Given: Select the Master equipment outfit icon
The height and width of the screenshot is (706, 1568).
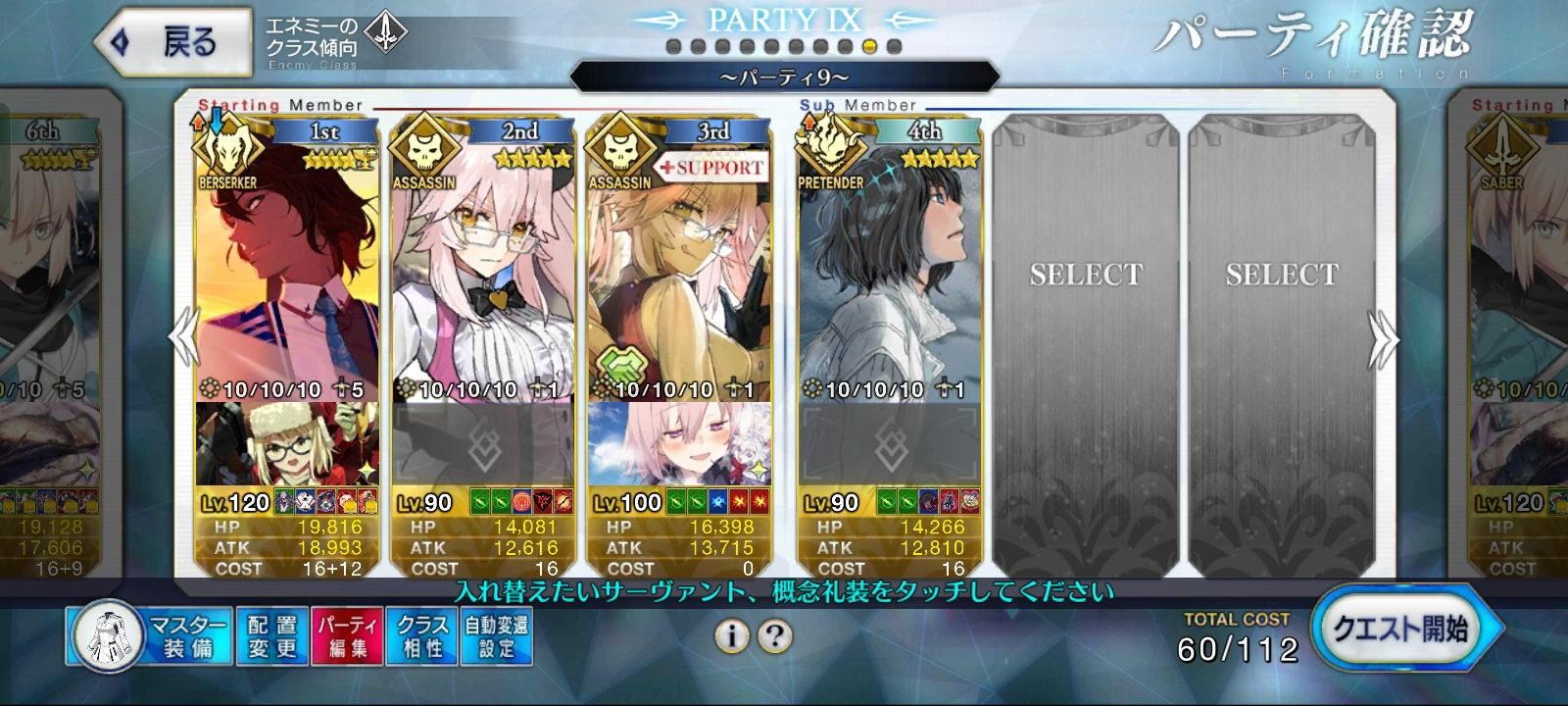Looking at the screenshot, I should (x=111, y=632).
